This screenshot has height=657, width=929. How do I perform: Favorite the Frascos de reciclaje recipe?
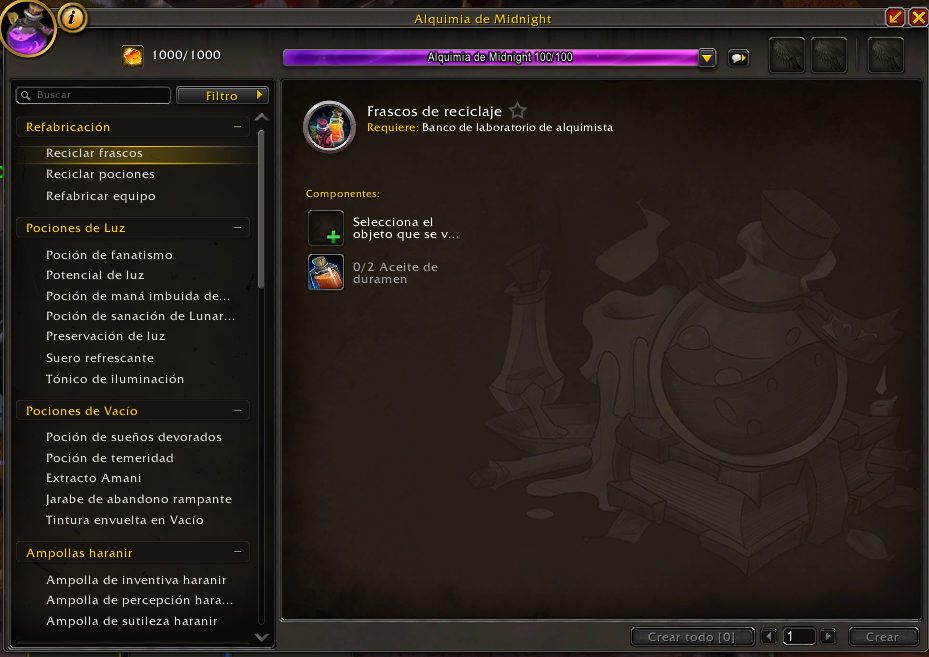click(517, 111)
